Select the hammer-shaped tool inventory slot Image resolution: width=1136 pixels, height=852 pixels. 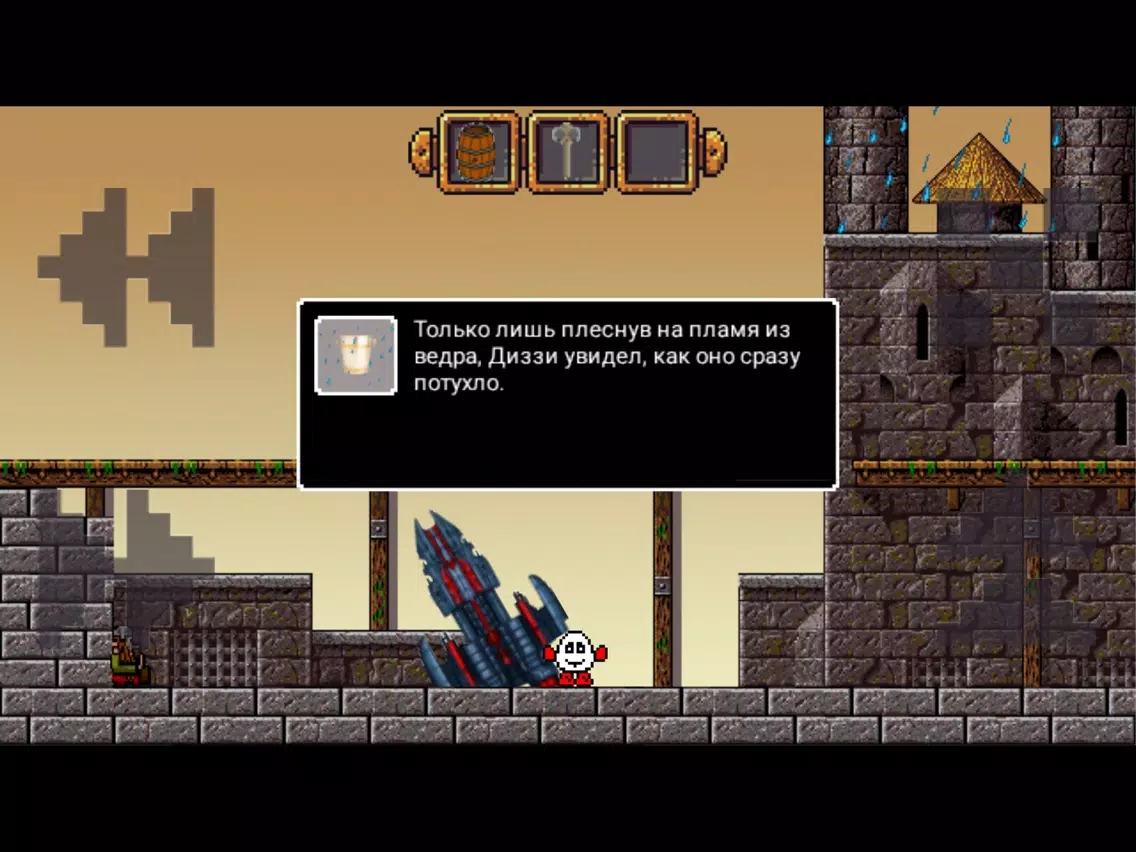tap(567, 153)
